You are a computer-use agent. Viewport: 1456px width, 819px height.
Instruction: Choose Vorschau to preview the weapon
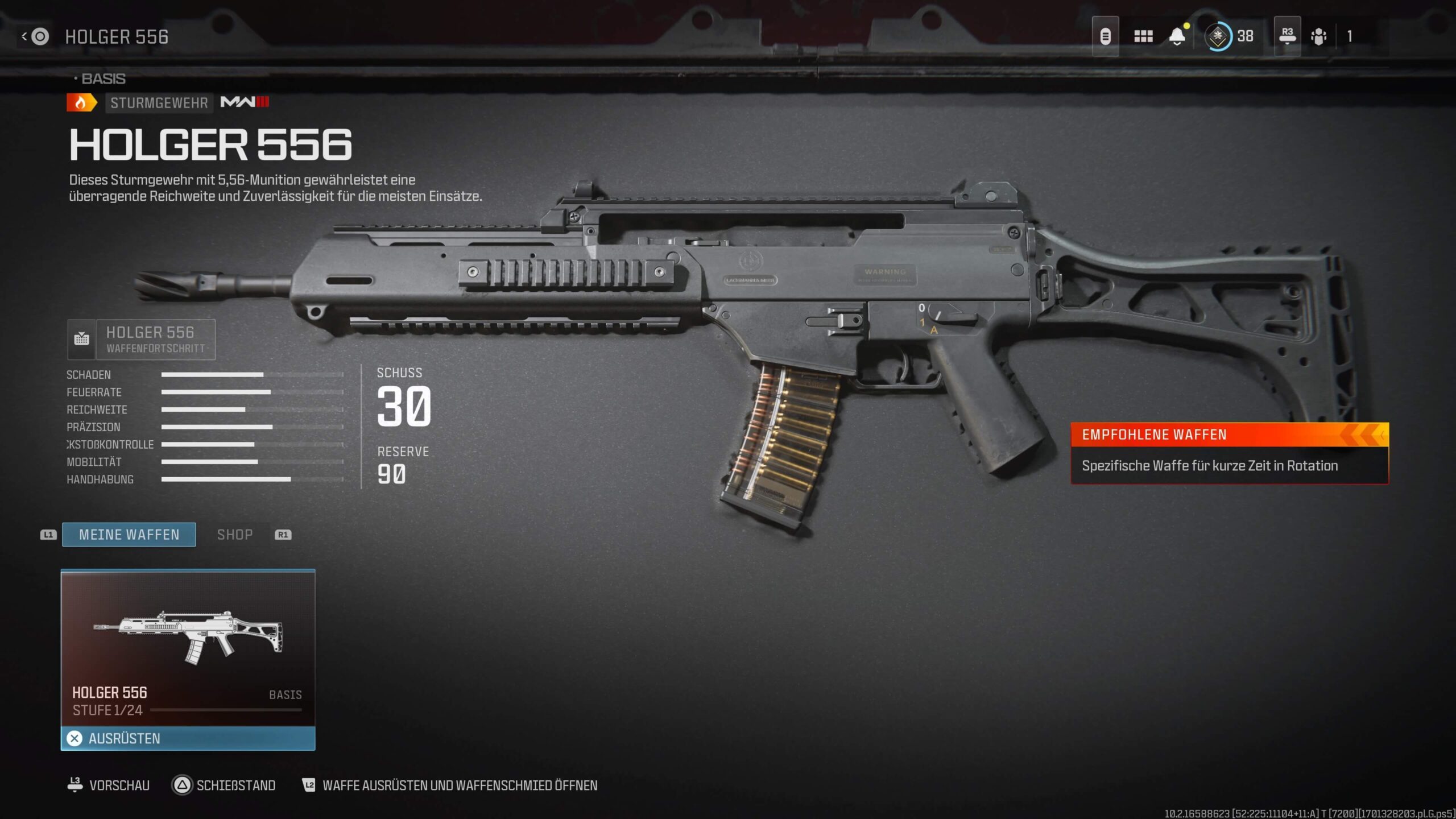click(109, 785)
